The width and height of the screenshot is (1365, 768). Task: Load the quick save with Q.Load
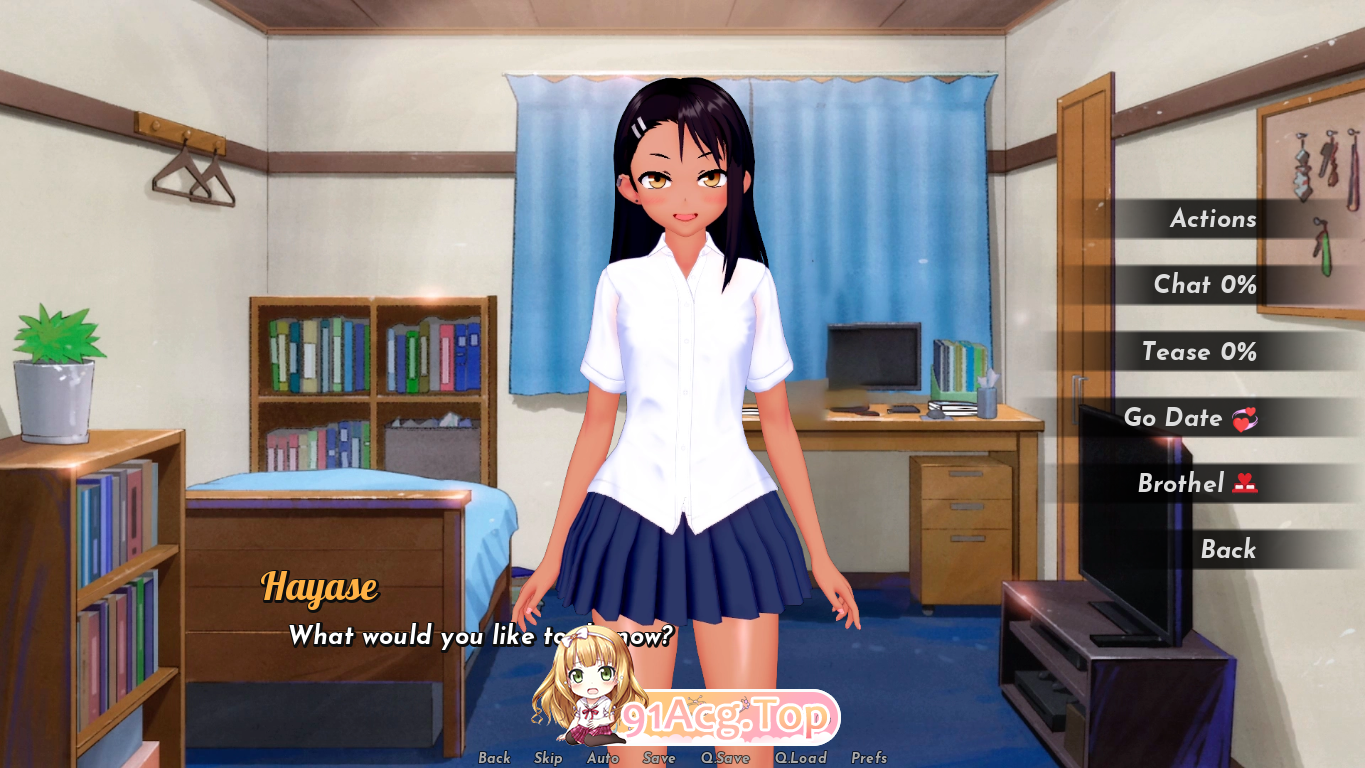pos(801,758)
